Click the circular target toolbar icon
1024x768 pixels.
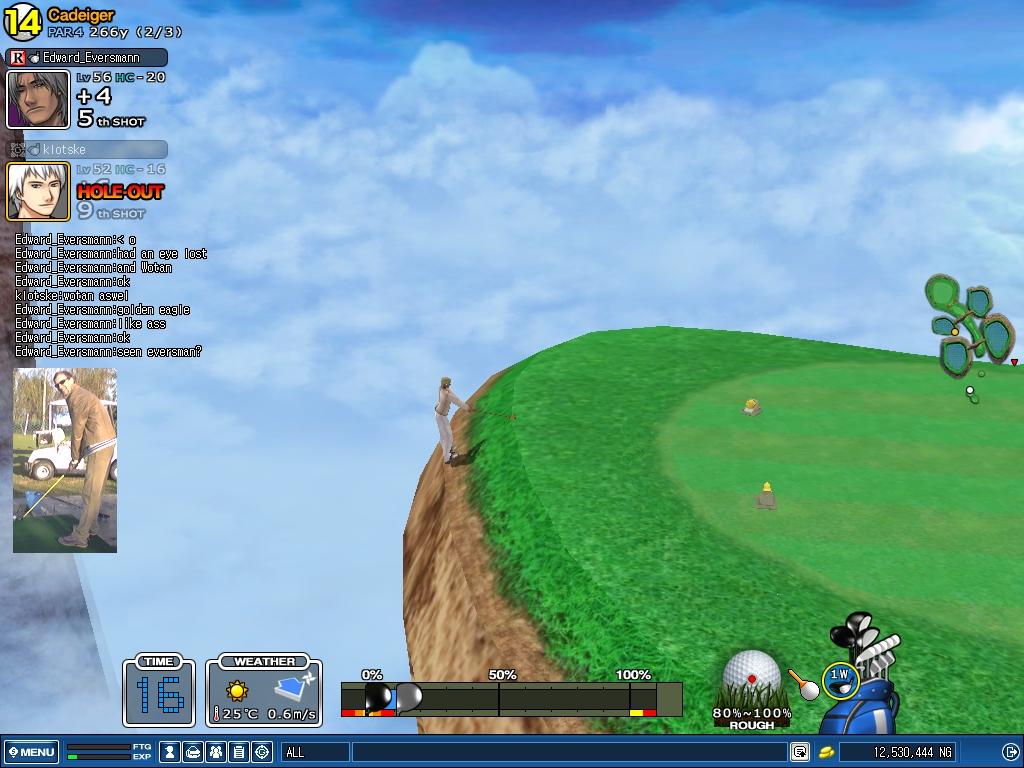click(x=262, y=752)
